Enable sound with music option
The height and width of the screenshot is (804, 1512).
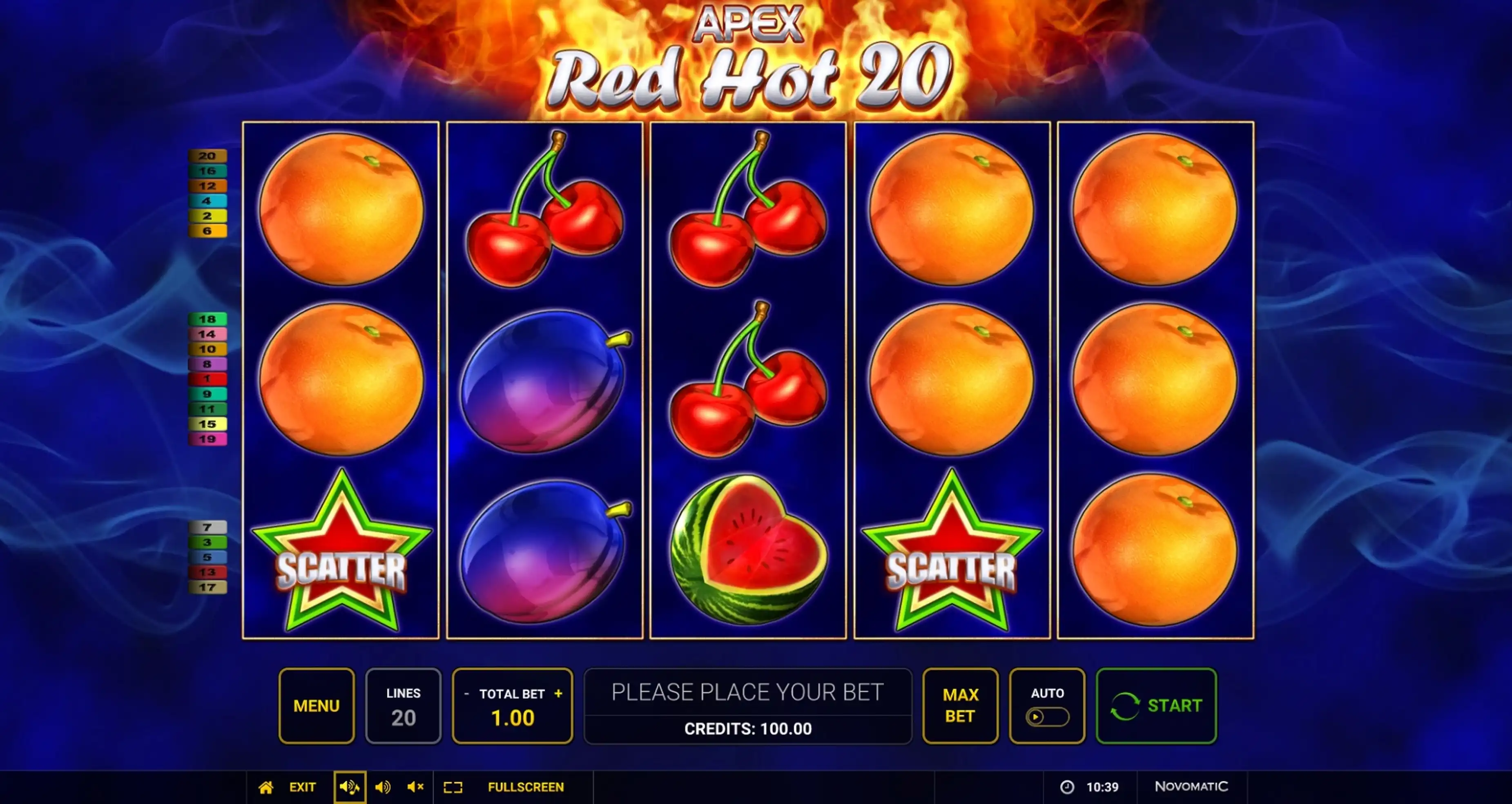pyautogui.click(x=350, y=787)
